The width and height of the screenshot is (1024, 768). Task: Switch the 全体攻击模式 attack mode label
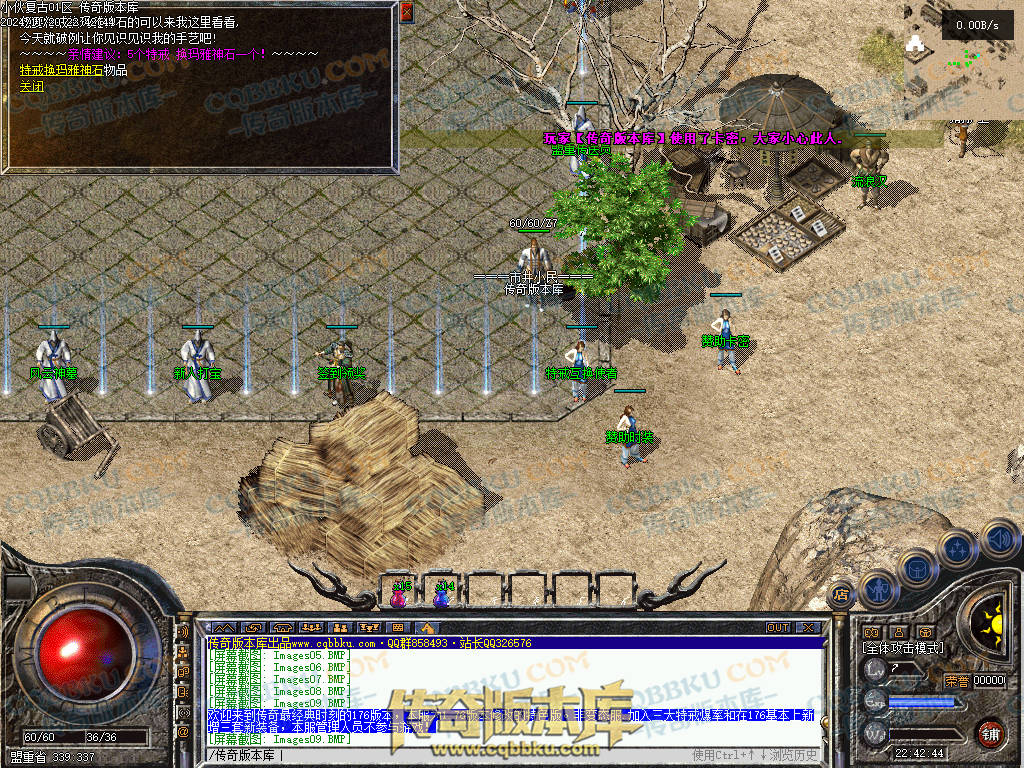[x=903, y=648]
